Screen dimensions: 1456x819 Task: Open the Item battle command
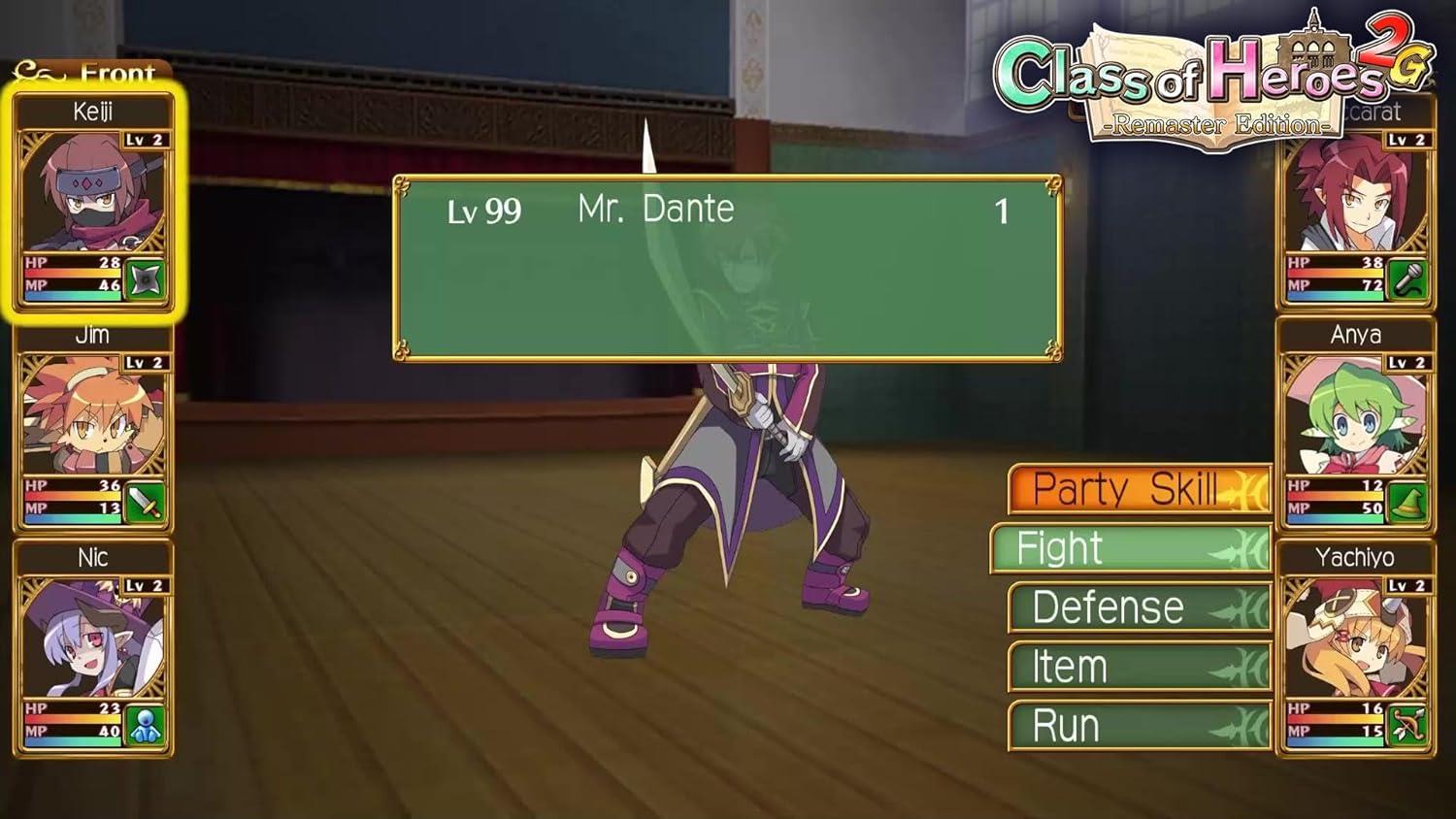click(1139, 668)
